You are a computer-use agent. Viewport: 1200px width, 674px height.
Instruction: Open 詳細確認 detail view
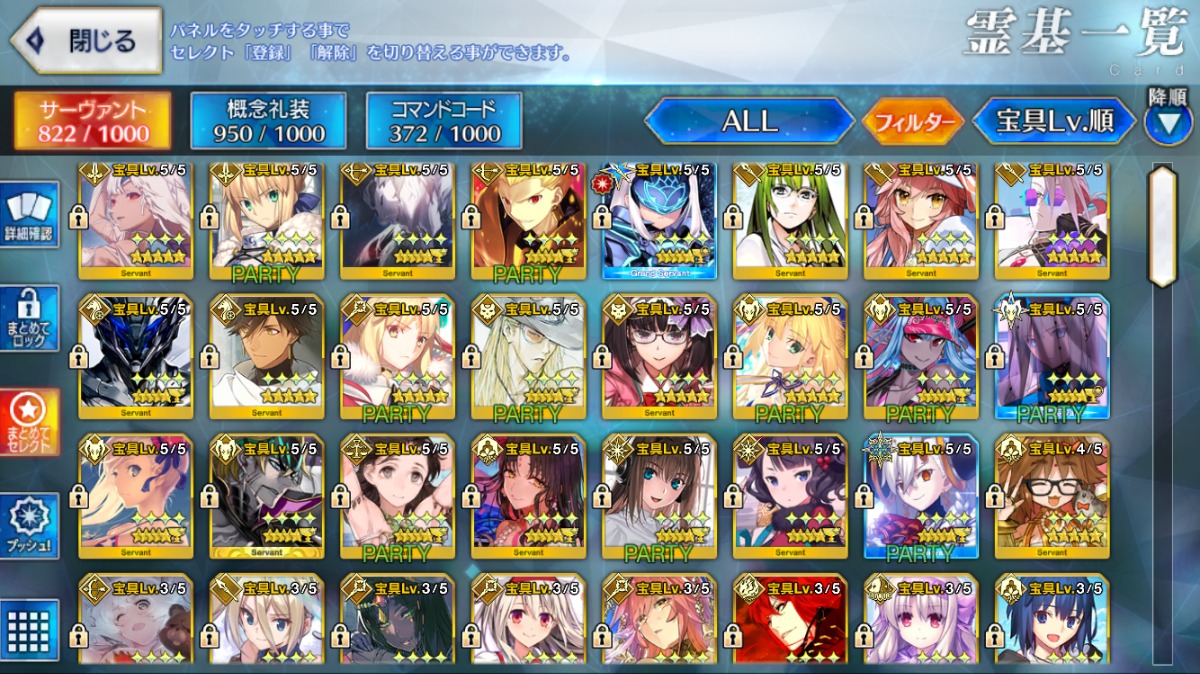(30, 216)
